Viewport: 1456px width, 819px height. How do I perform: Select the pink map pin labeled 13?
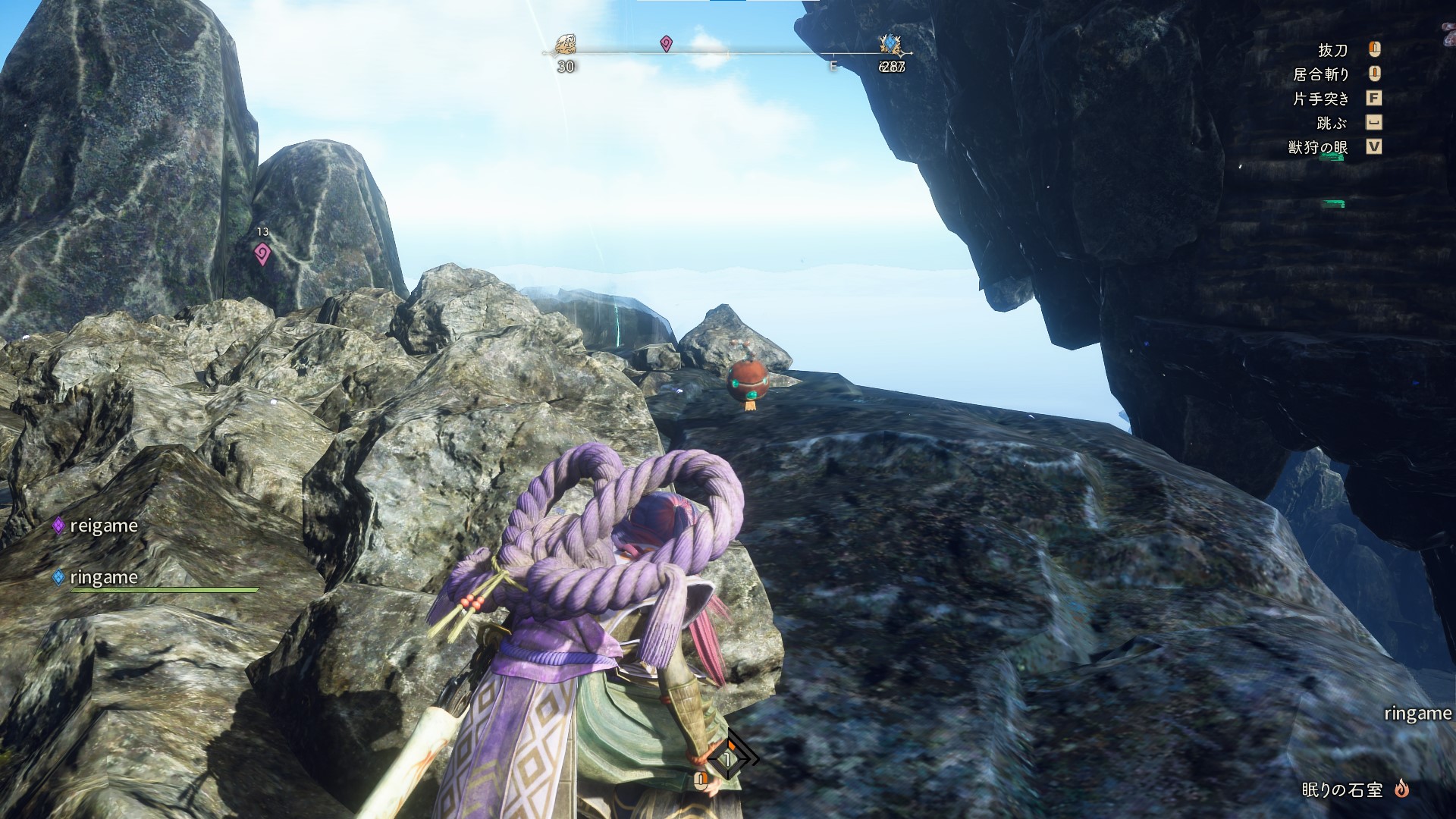(262, 253)
